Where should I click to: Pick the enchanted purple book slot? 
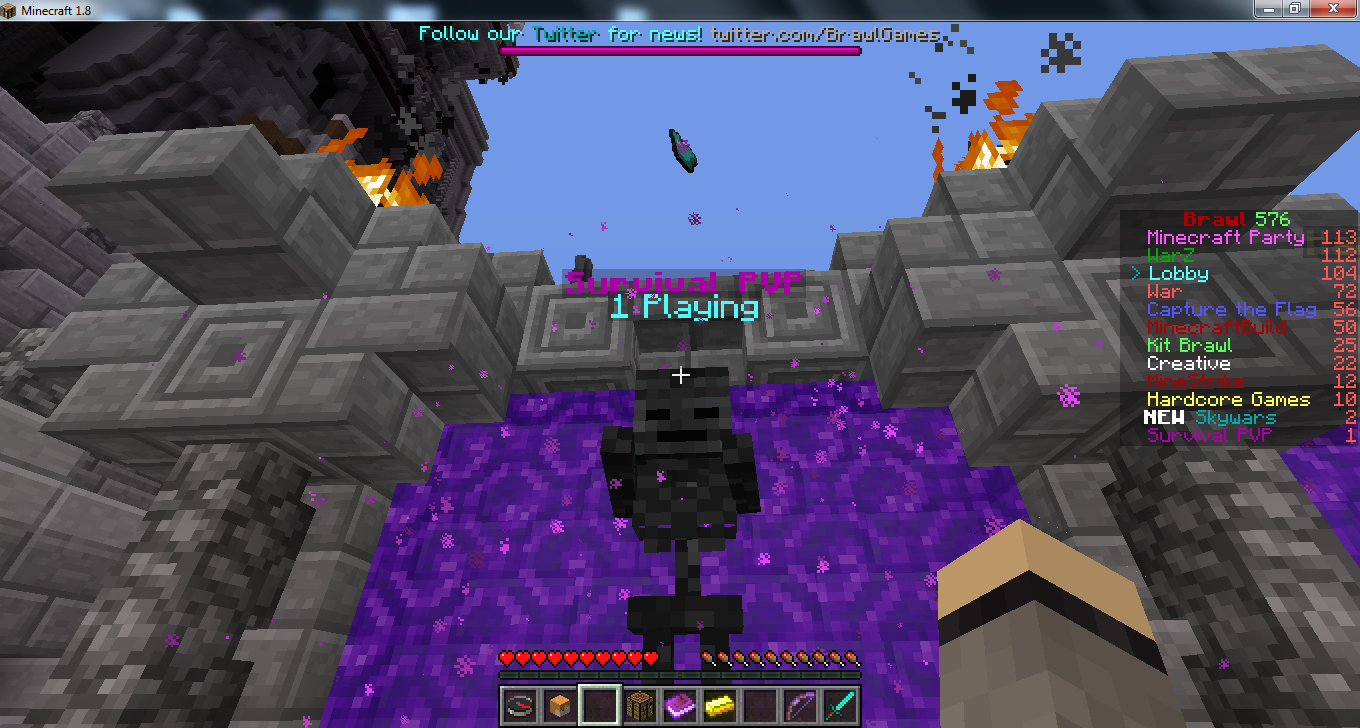point(679,705)
